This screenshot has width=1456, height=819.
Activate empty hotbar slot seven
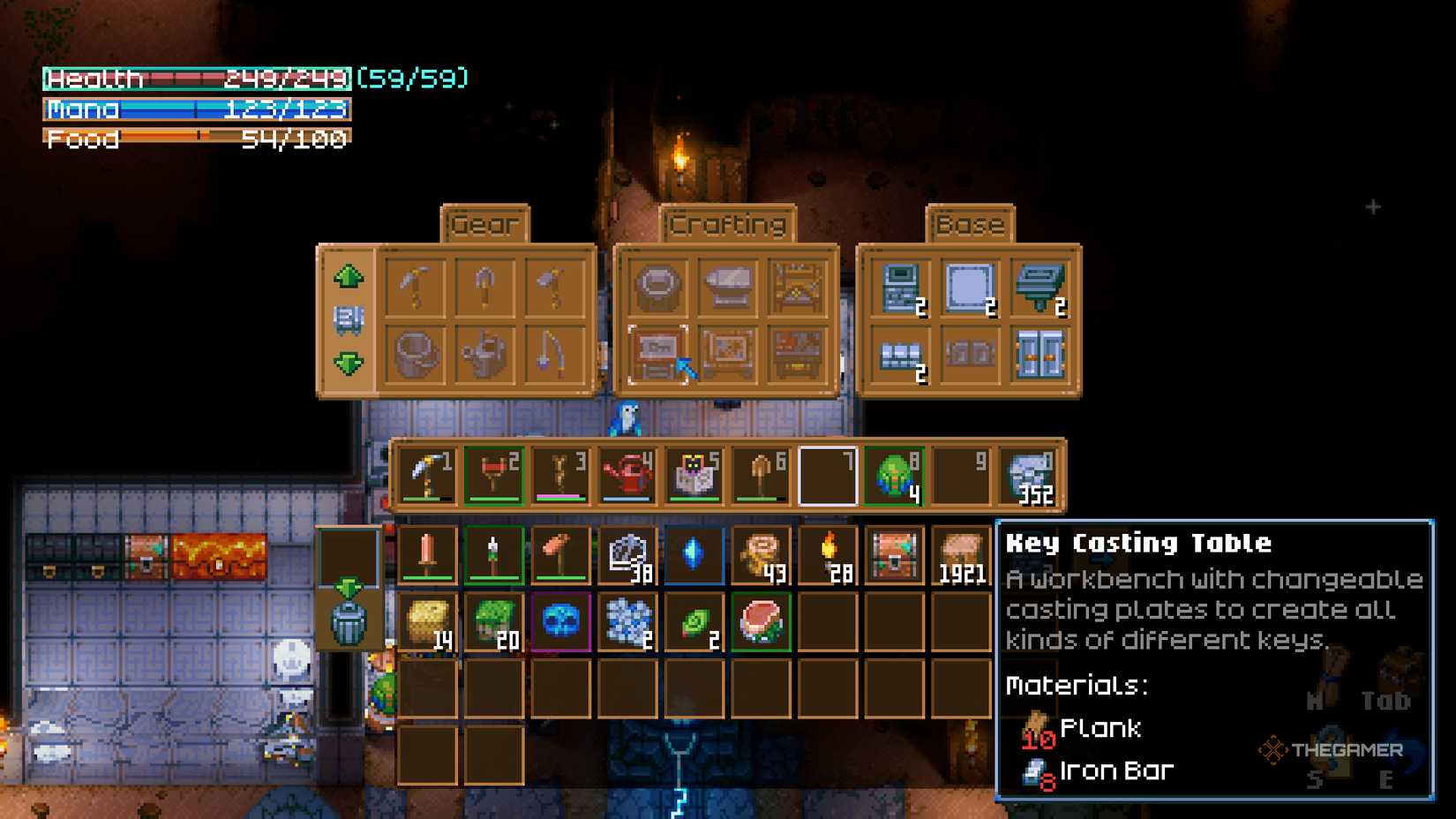coord(828,474)
